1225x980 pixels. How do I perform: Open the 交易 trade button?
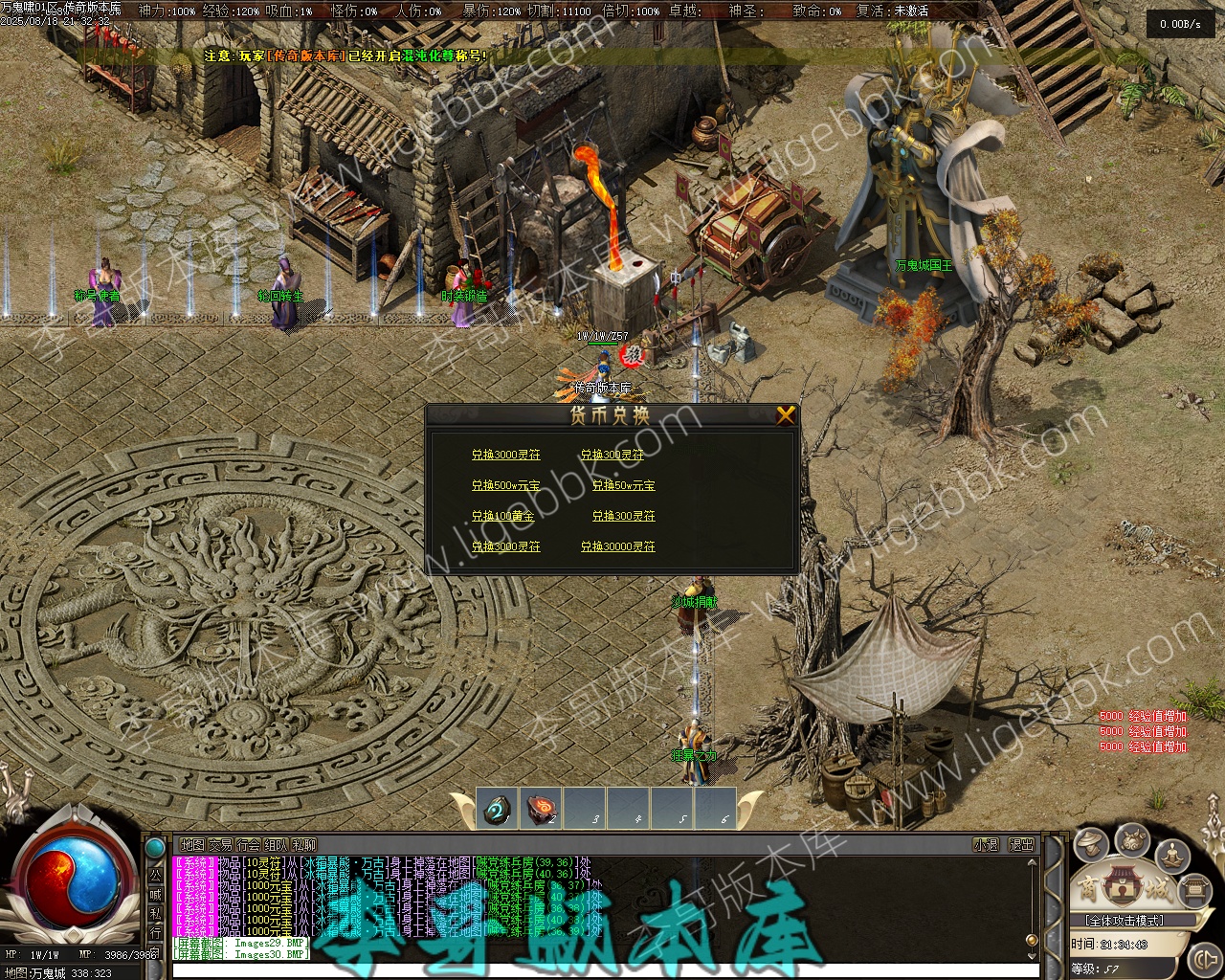click(x=220, y=845)
